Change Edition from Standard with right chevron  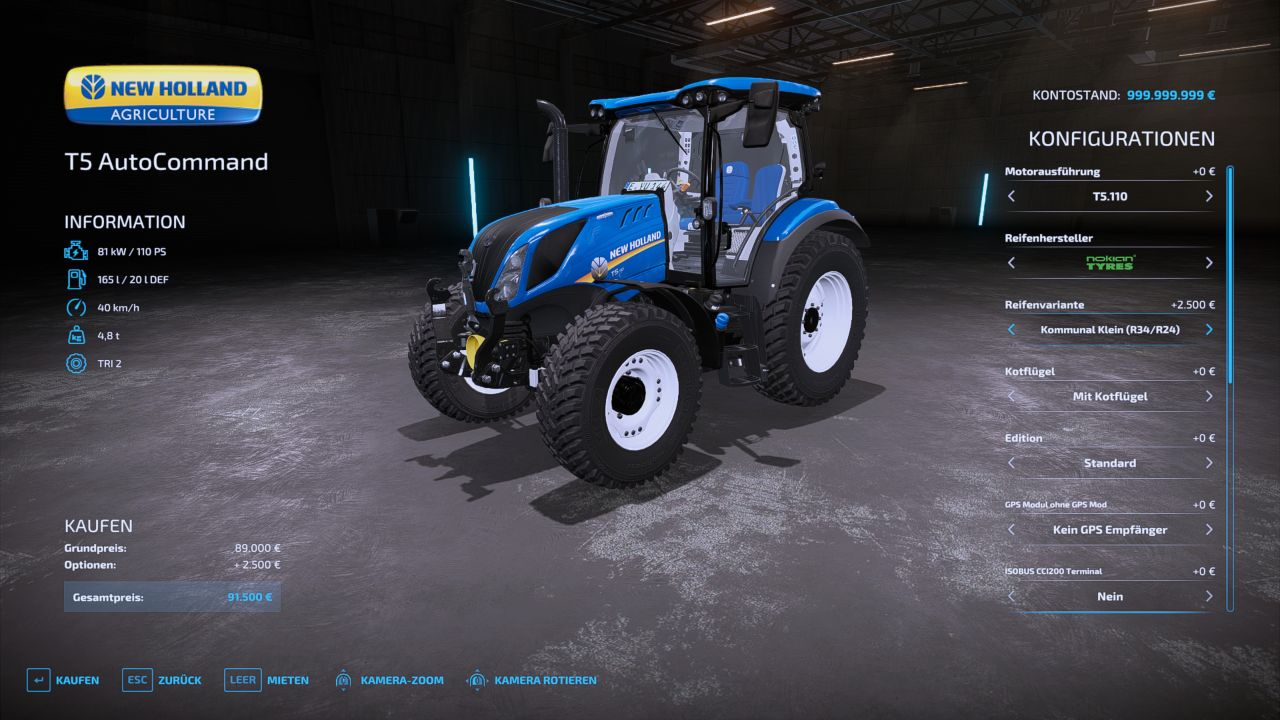coord(1208,462)
